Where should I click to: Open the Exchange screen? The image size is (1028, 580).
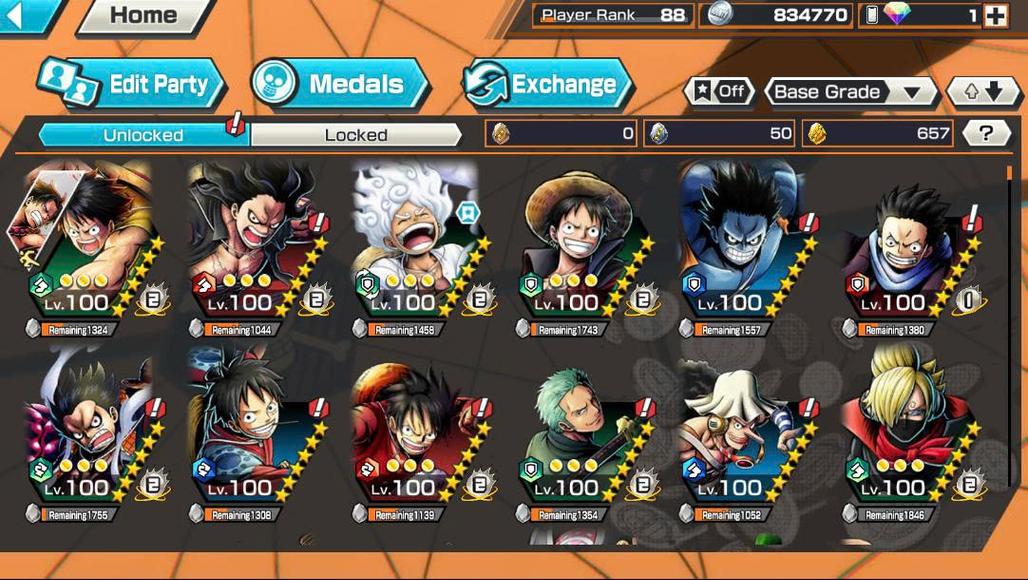tap(548, 84)
